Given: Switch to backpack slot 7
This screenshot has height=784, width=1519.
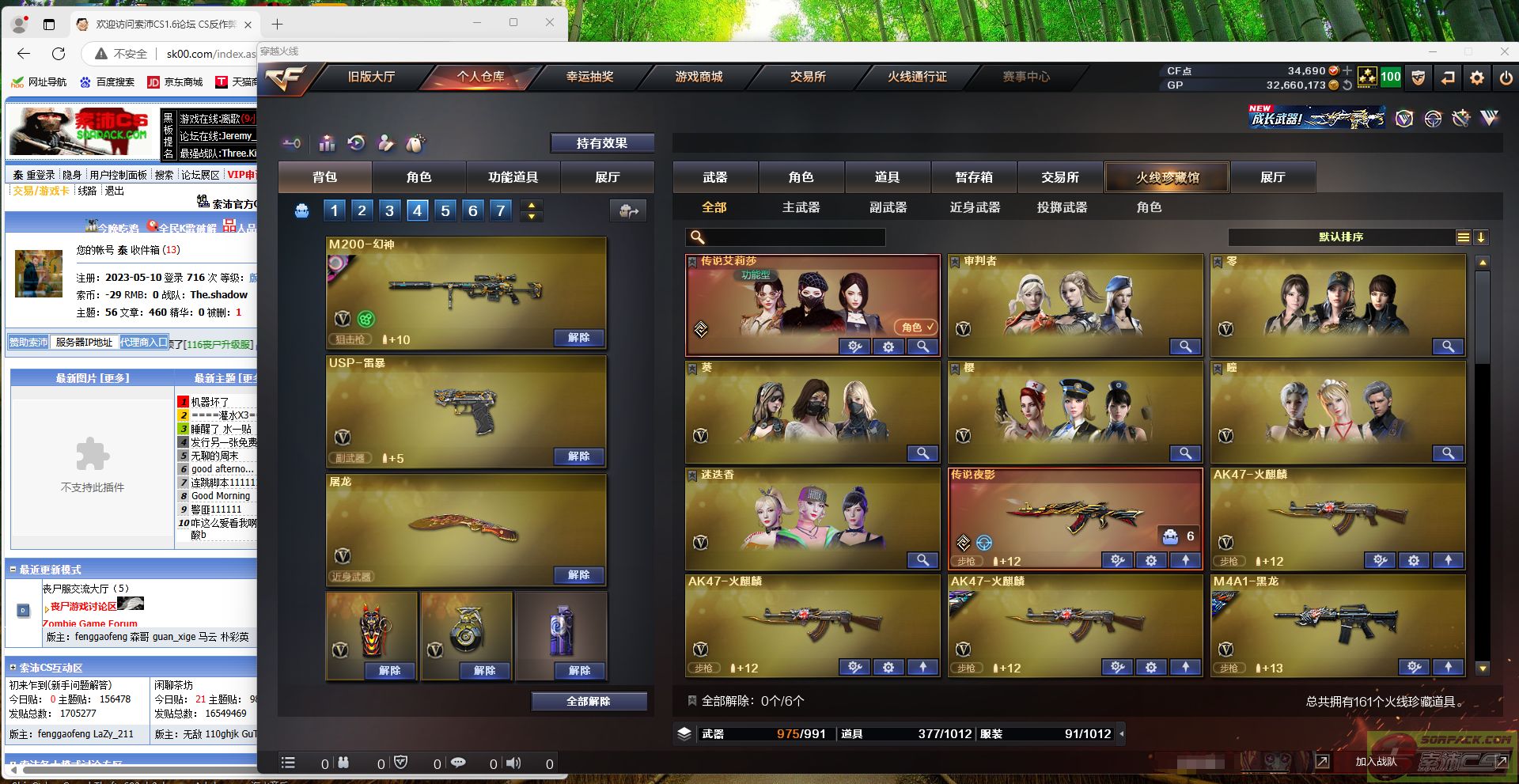Looking at the screenshot, I should pyautogui.click(x=500, y=210).
